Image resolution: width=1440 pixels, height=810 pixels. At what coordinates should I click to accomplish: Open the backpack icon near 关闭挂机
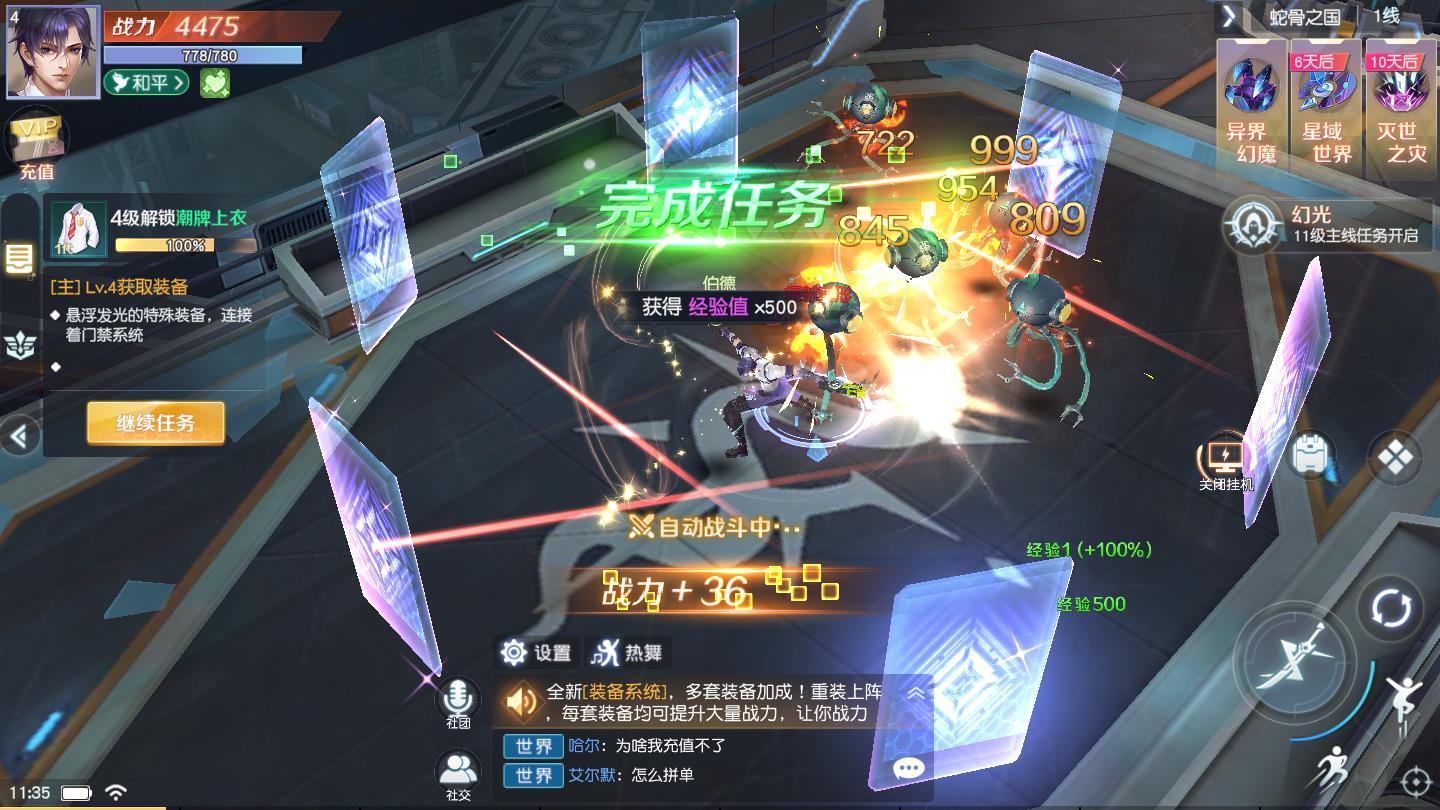pyautogui.click(x=1310, y=455)
